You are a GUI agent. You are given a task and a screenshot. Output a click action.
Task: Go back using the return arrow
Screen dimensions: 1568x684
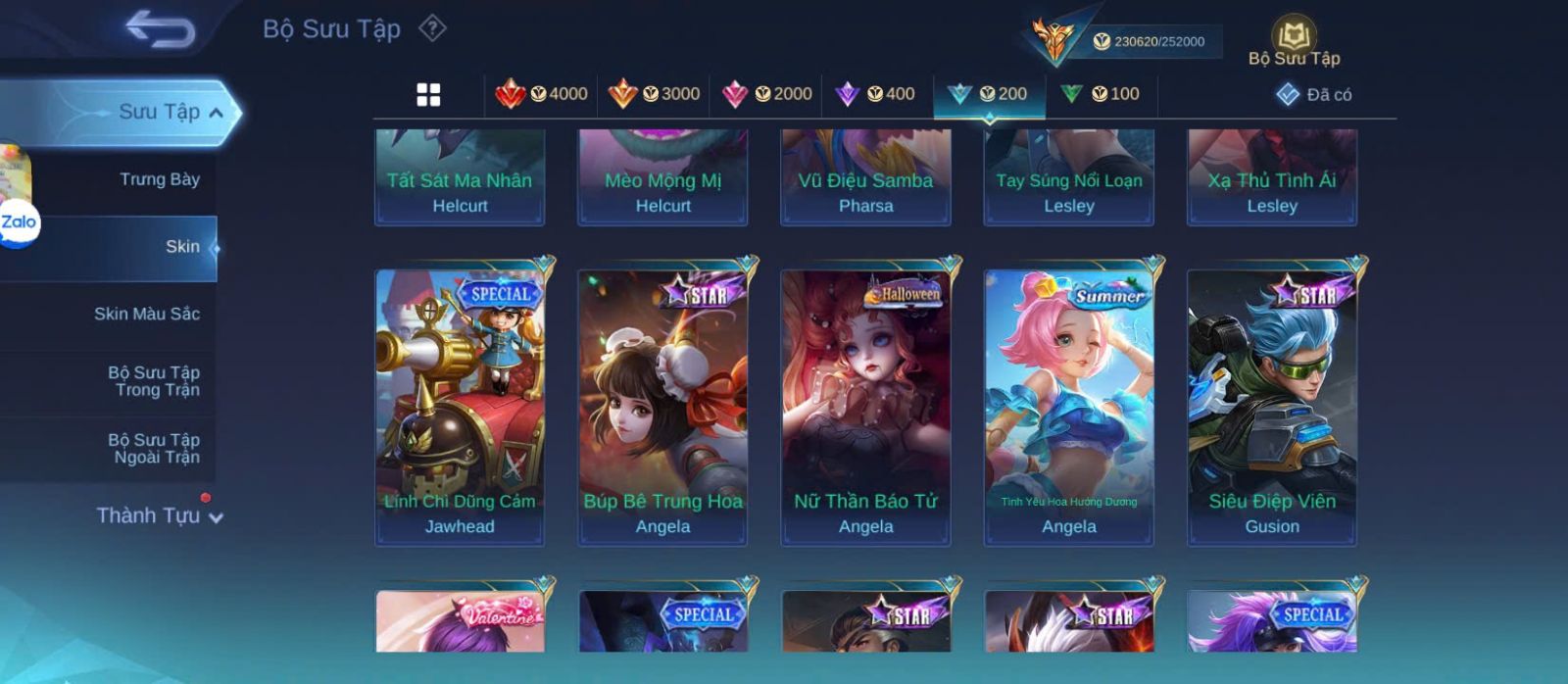(x=160, y=29)
